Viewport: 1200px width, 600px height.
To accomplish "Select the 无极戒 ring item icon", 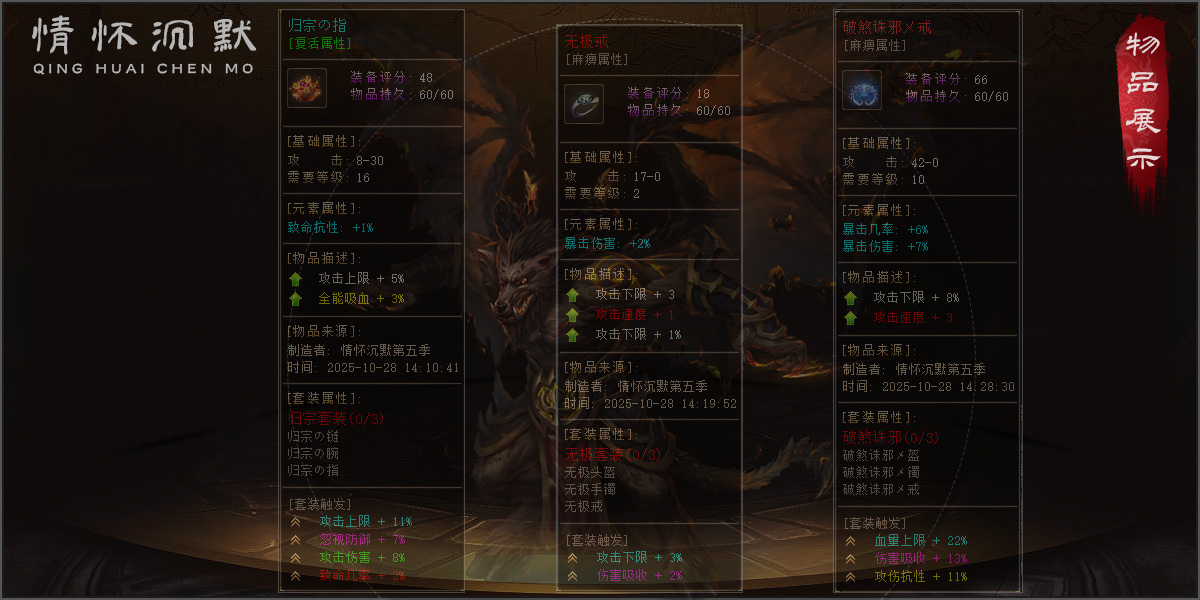I will click(x=584, y=104).
